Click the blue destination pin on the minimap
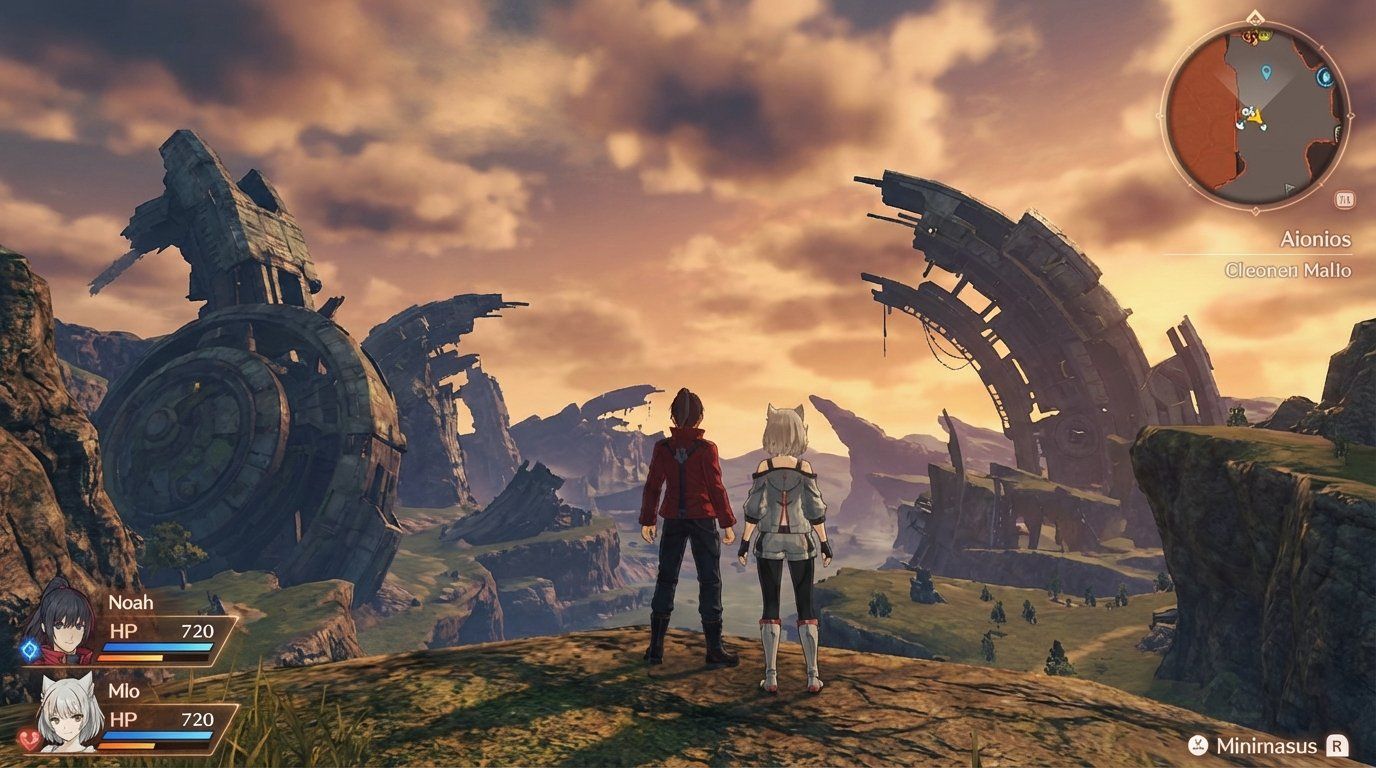This screenshot has height=768, width=1376. point(1265,72)
